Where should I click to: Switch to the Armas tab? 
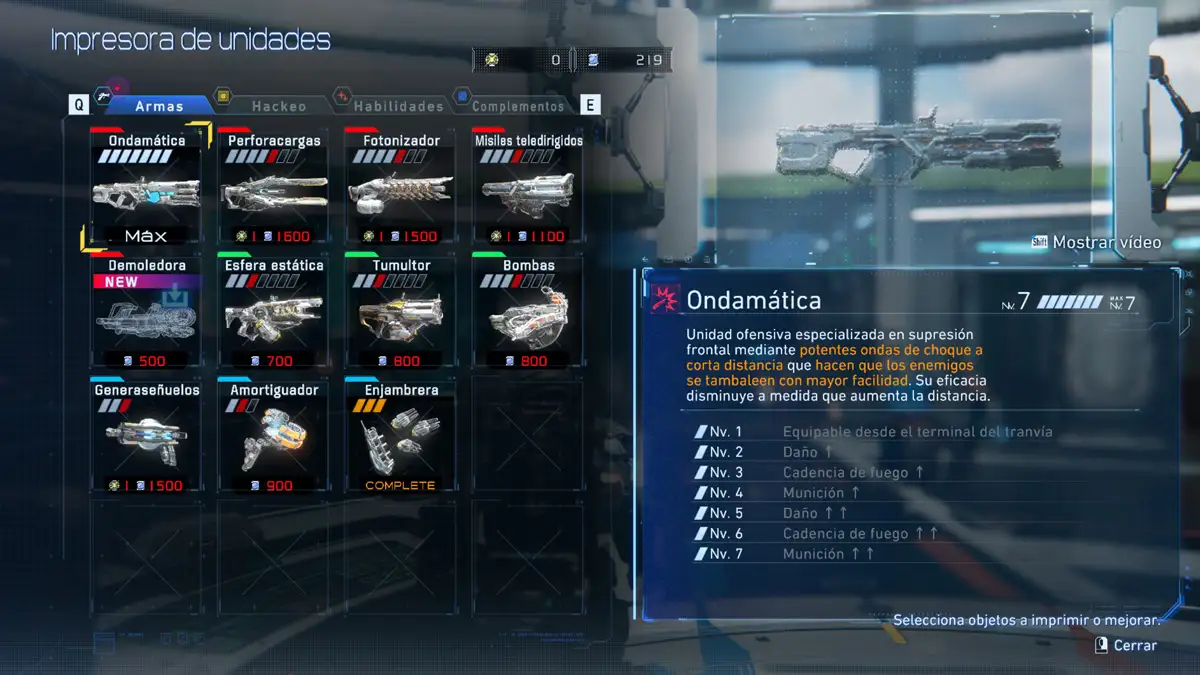click(x=158, y=105)
